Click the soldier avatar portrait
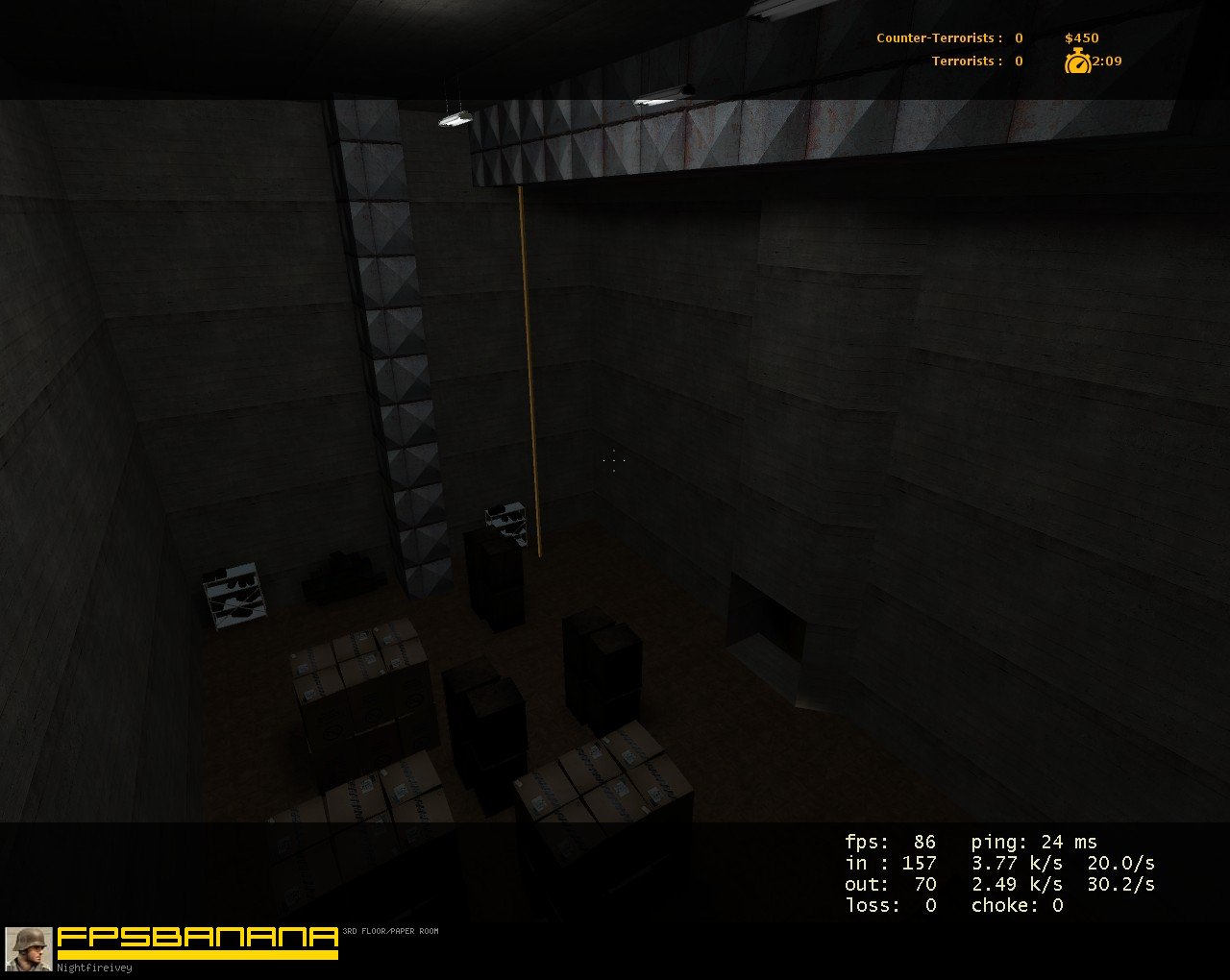The image size is (1230, 980). click(x=27, y=950)
